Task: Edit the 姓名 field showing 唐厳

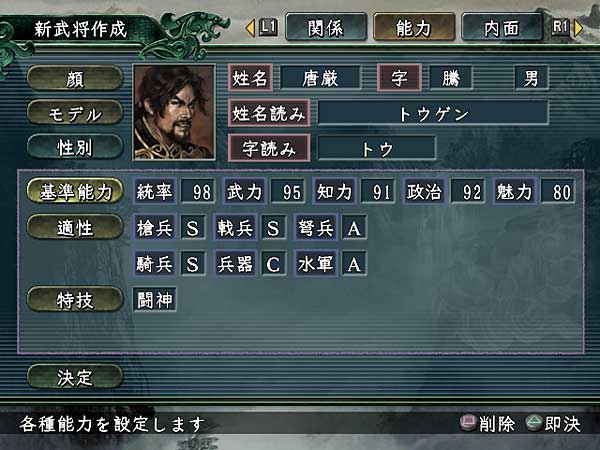Action: coord(320,78)
